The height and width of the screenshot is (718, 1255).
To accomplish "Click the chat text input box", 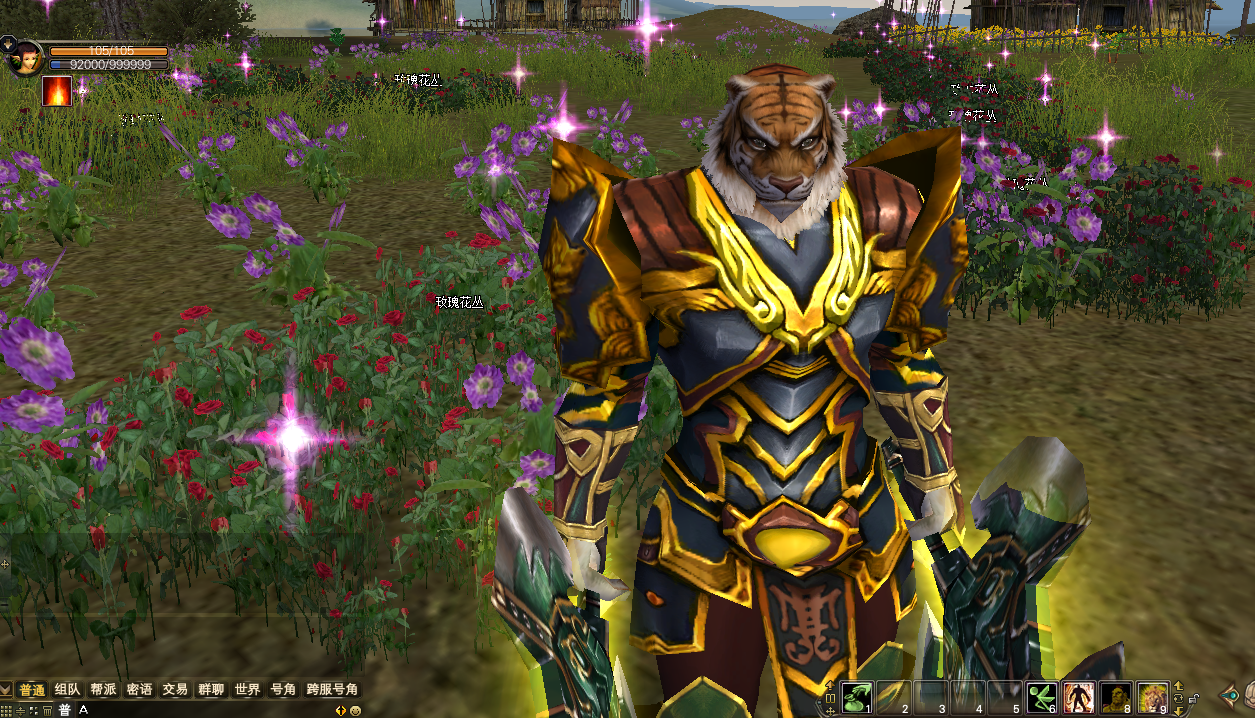I will pos(200,710).
